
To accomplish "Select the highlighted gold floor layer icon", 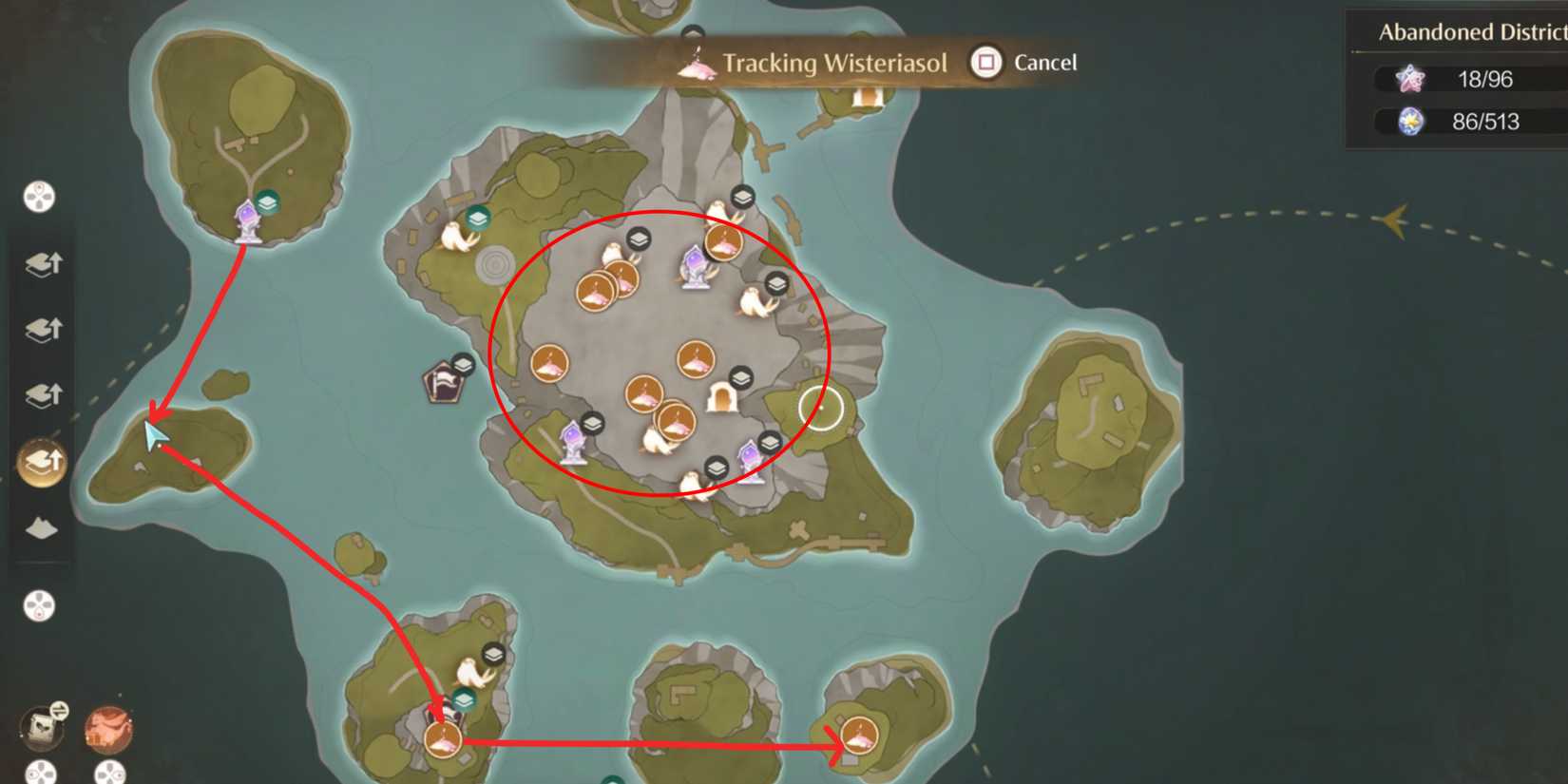I will [x=43, y=460].
